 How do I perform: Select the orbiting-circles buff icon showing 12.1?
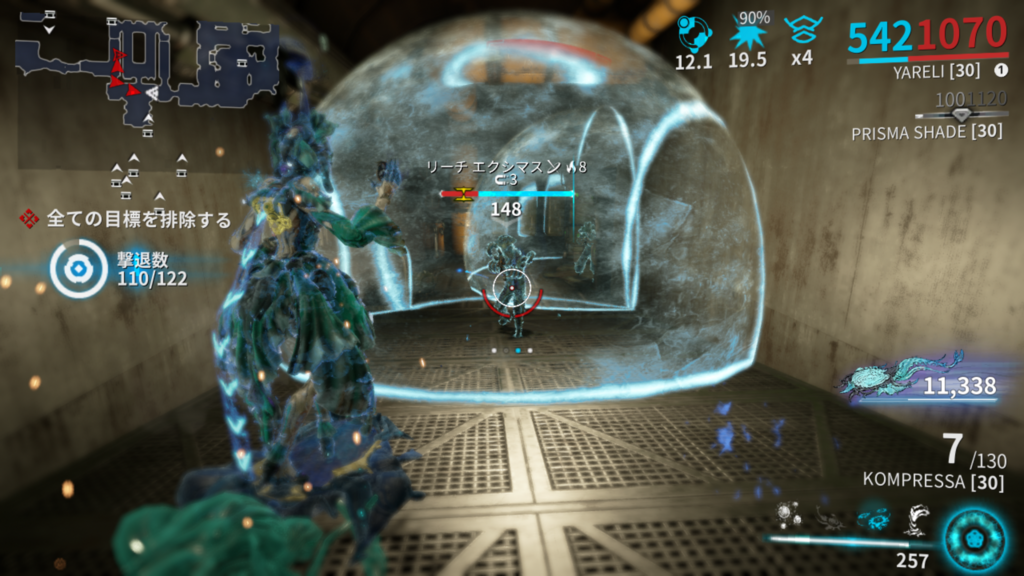point(693,34)
